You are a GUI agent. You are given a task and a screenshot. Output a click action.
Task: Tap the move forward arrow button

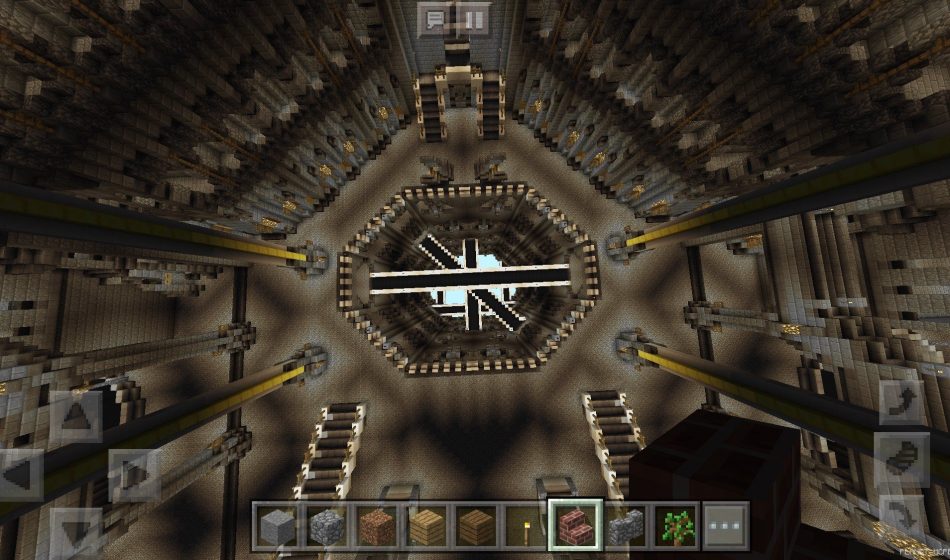pyautogui.click(x=75, y=416)
